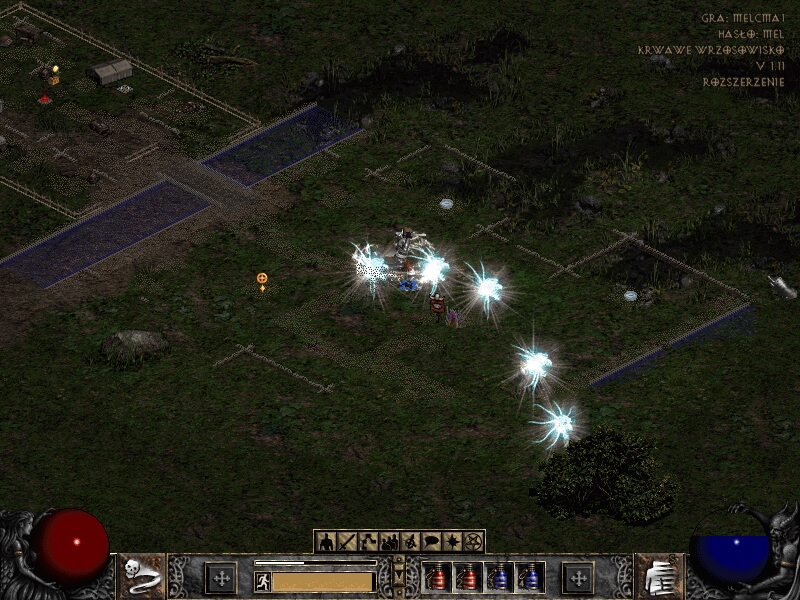Toggle run/walk with running man button

coord(262,581)
